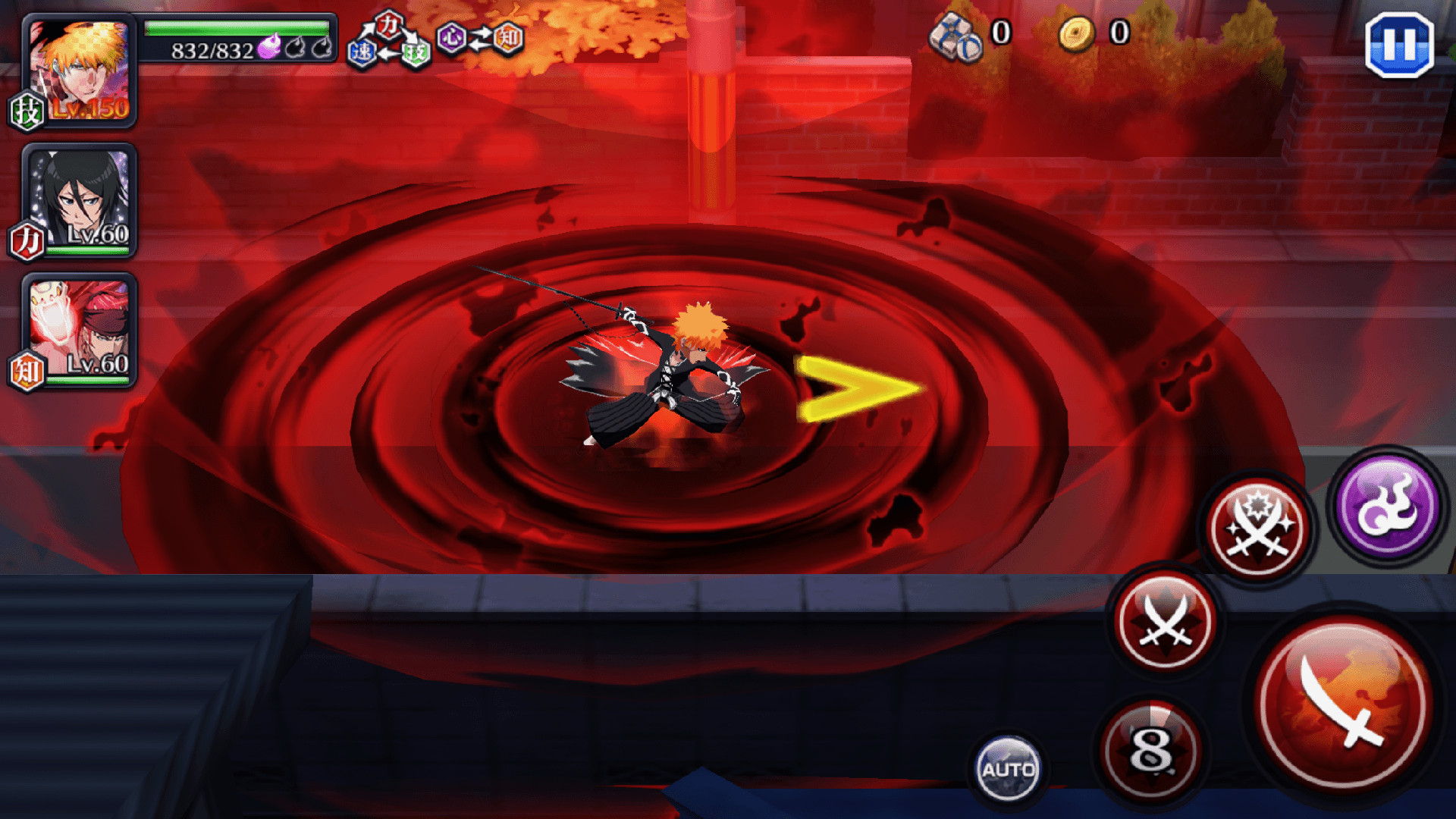
Task: Click the gold coin currency icon
Action: click(1078, 33)
